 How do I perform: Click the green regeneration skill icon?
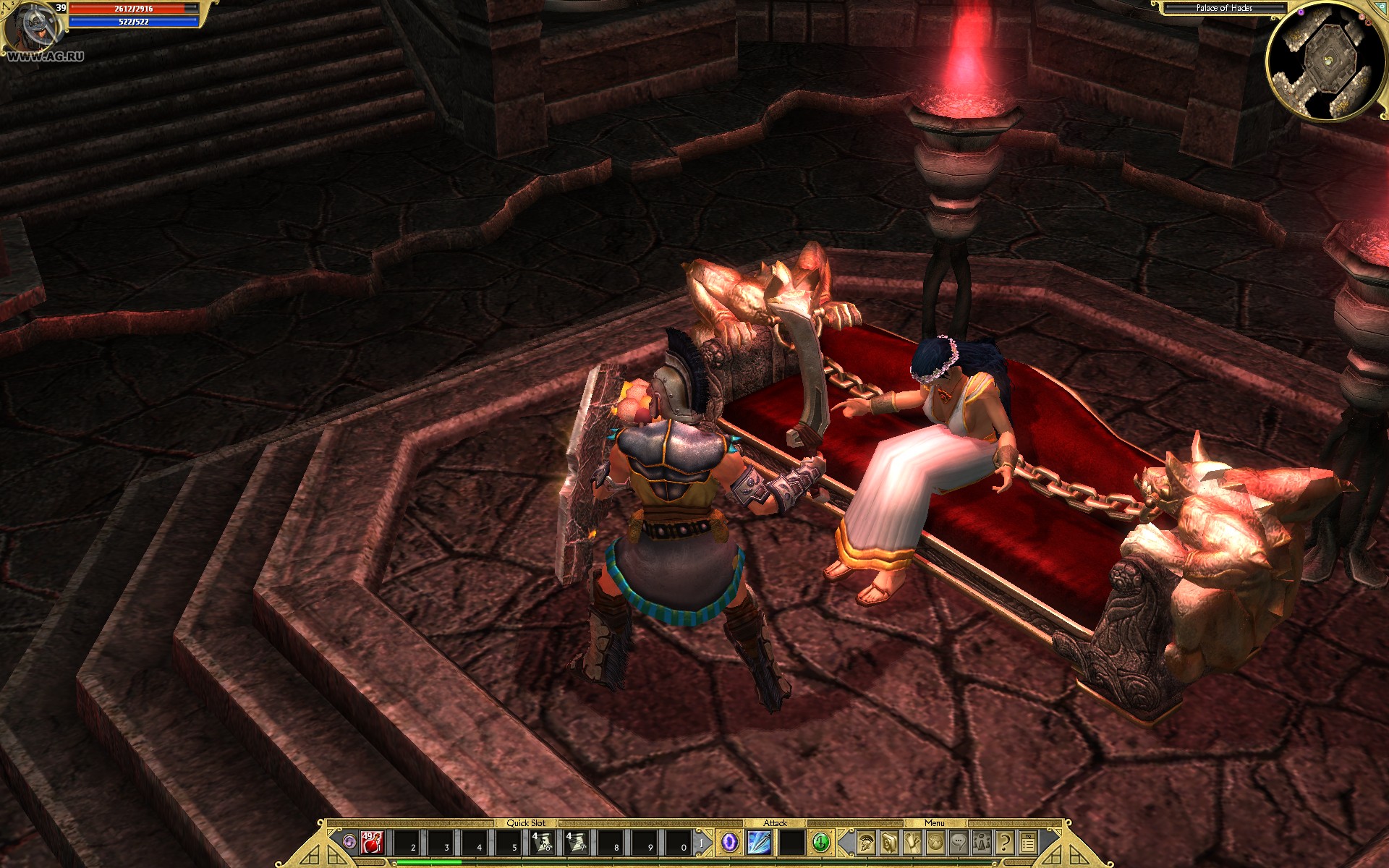pos(820,843)
